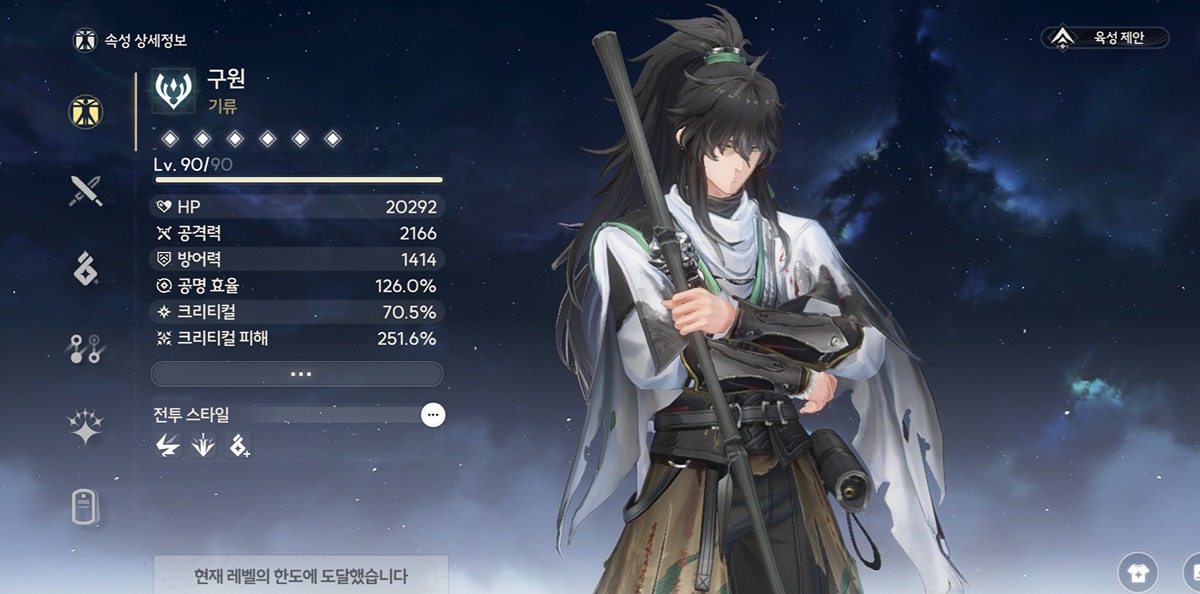
Task: Select the first combat style dash icon
Action: click(x=167, y=447)
